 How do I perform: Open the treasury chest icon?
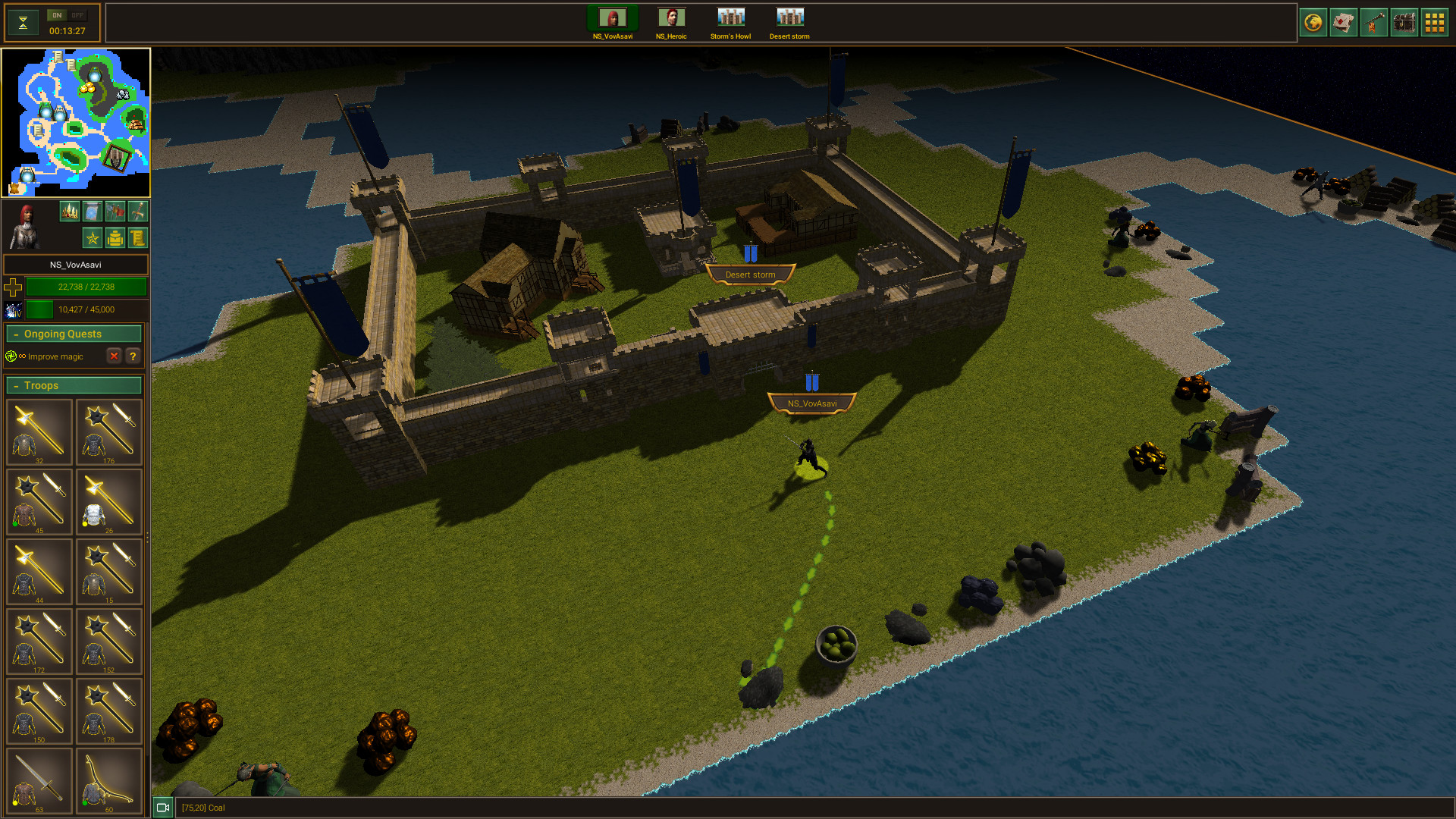[1404, 22]
